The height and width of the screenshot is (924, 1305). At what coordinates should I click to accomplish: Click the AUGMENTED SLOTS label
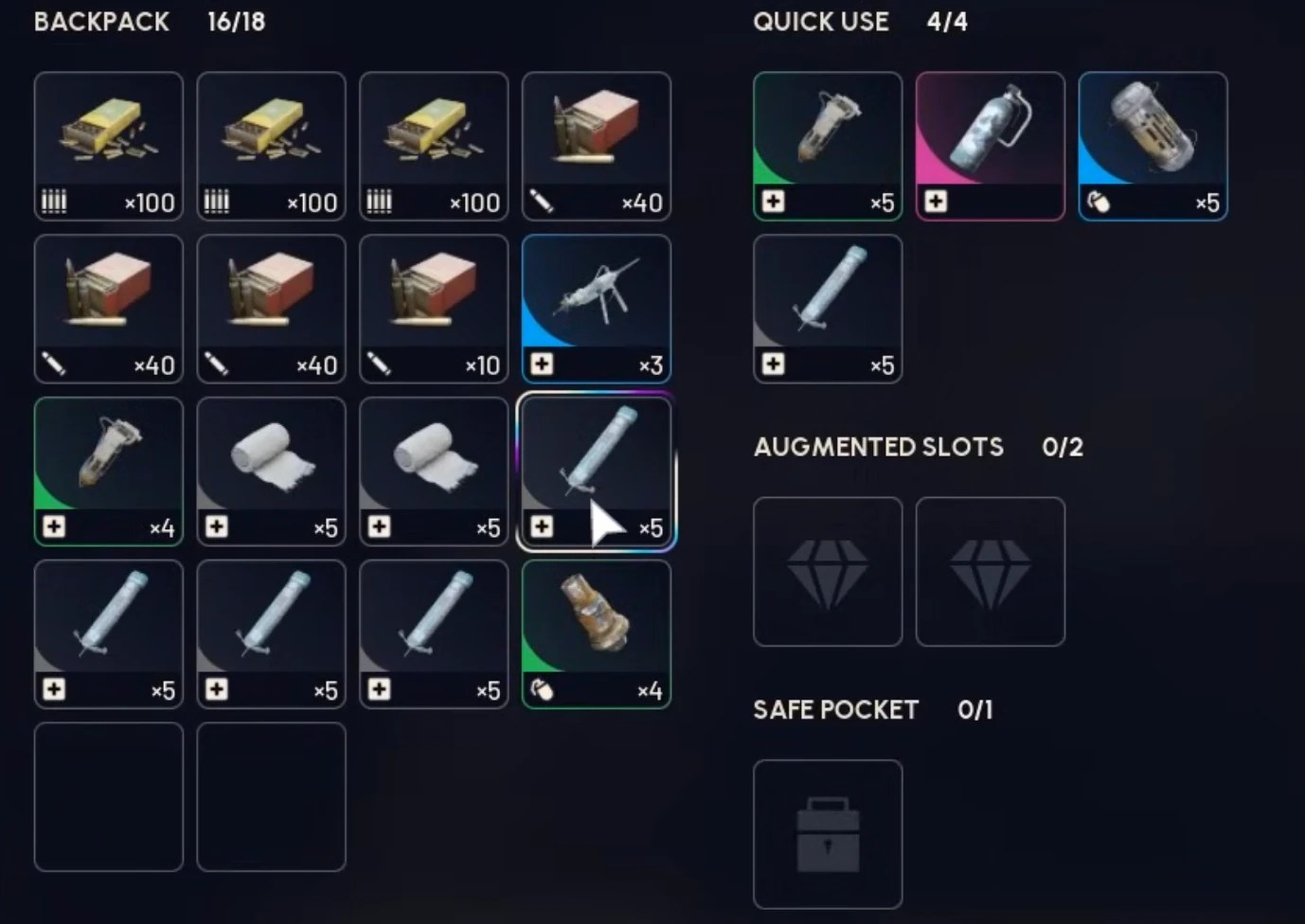[x=877, y=447]
